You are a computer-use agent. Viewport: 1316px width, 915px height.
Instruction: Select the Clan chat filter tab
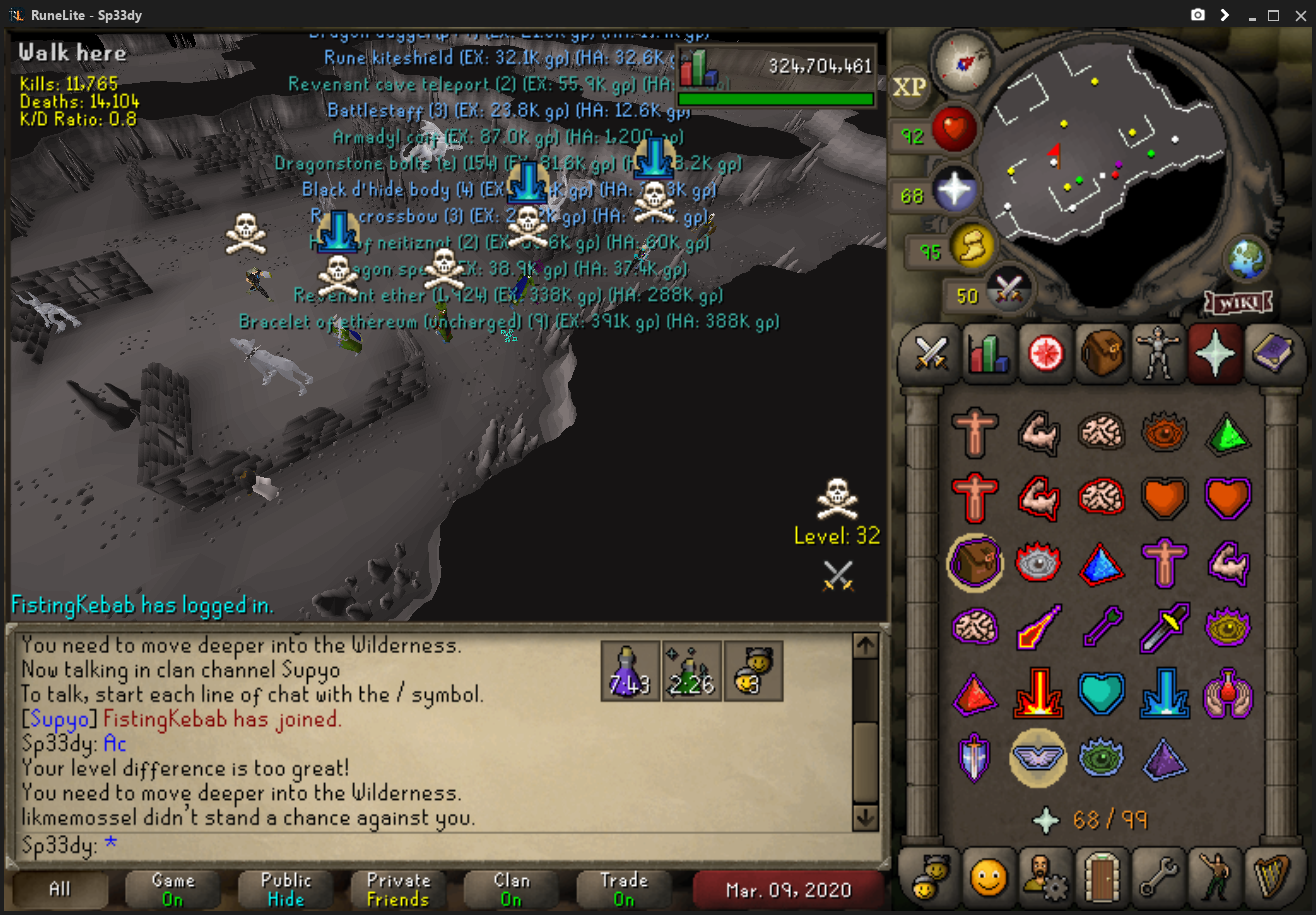pos(511,888)
